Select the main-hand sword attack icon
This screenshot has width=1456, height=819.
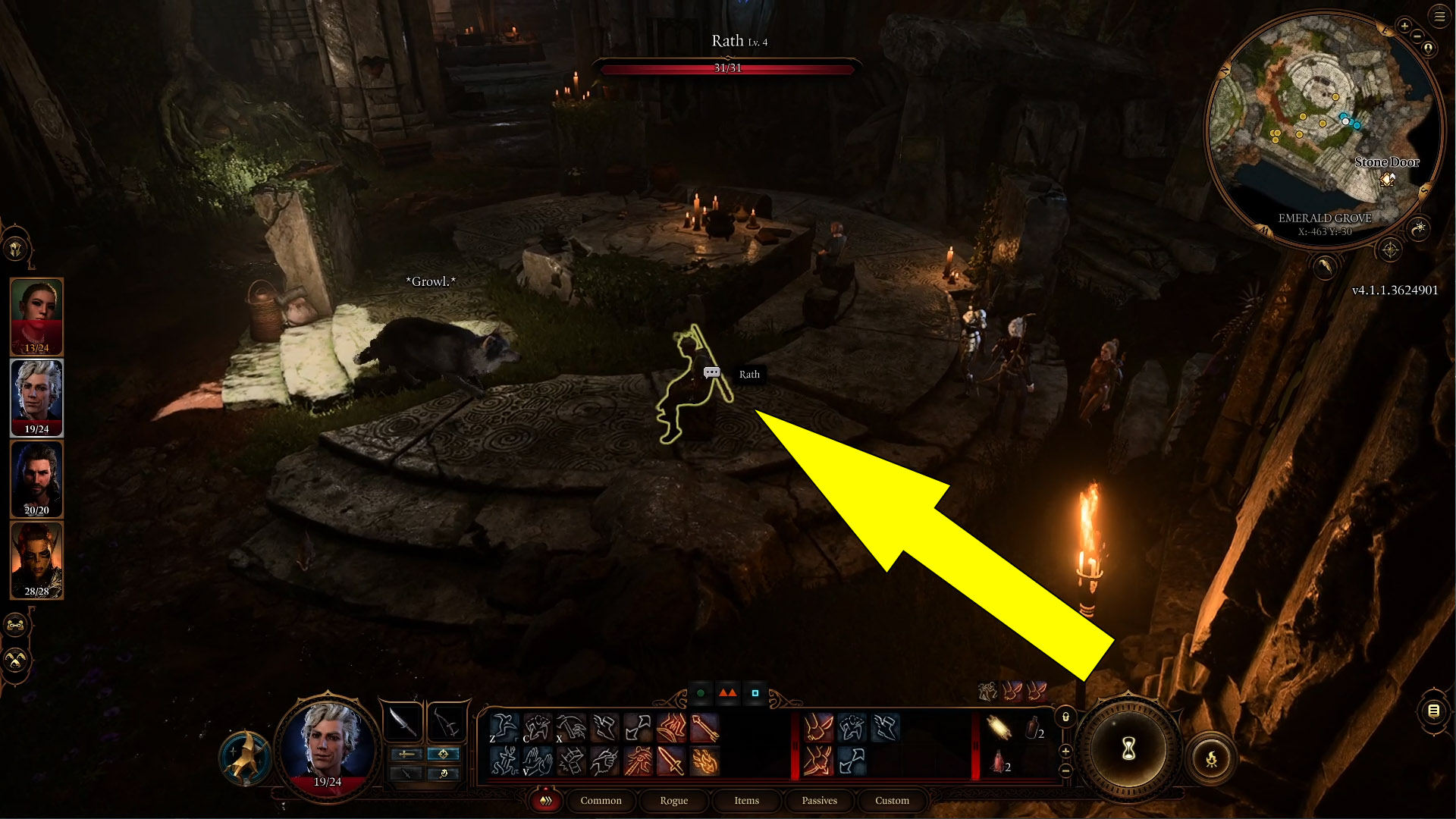[x=671, y=763]
